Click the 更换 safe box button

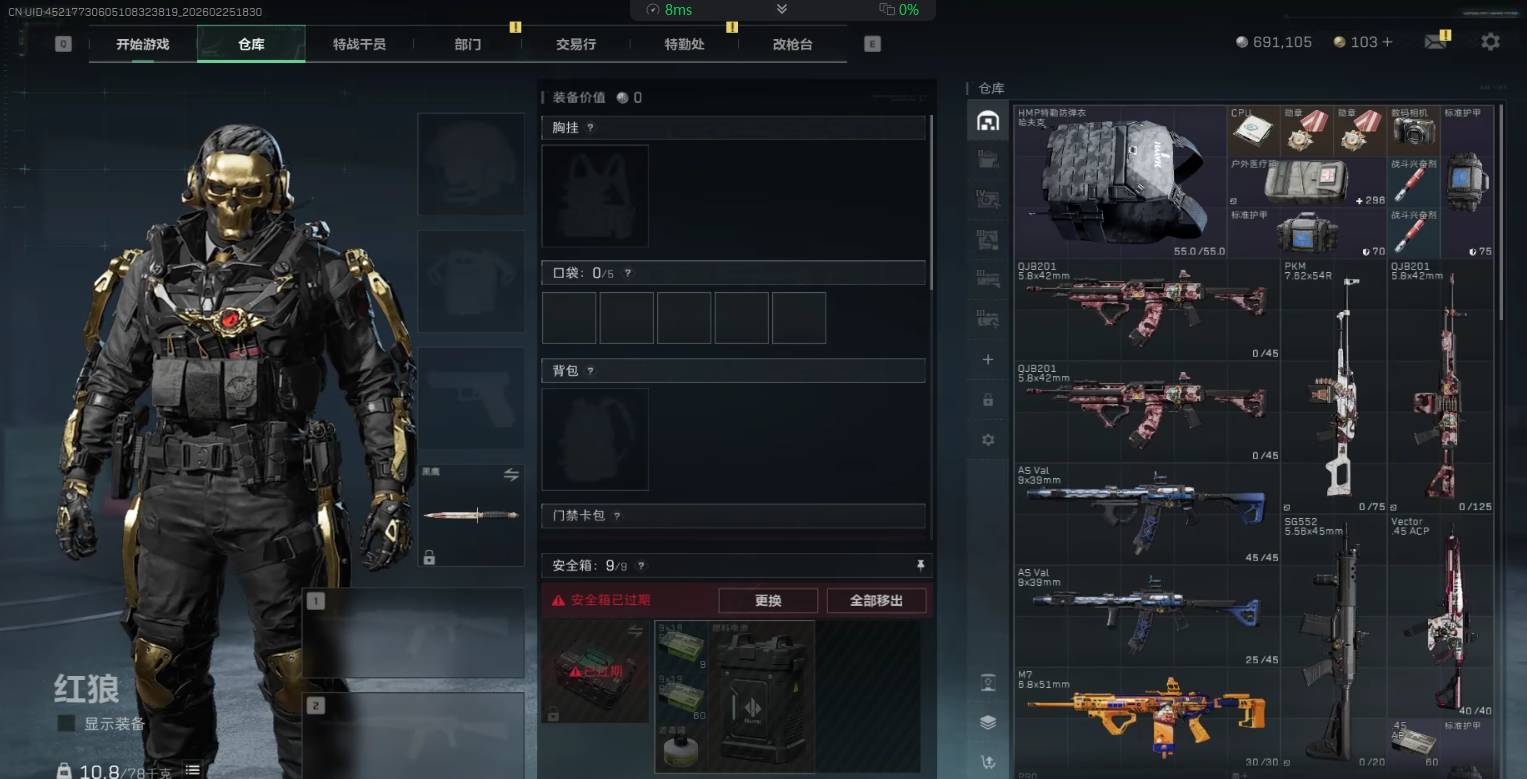[768, 601]
